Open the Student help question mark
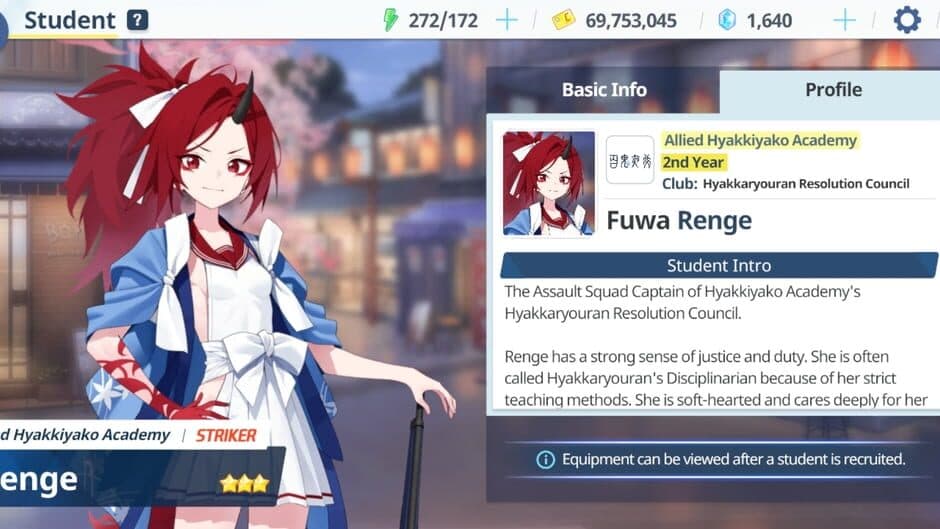 pyautogui.click(x=138, y=20)
